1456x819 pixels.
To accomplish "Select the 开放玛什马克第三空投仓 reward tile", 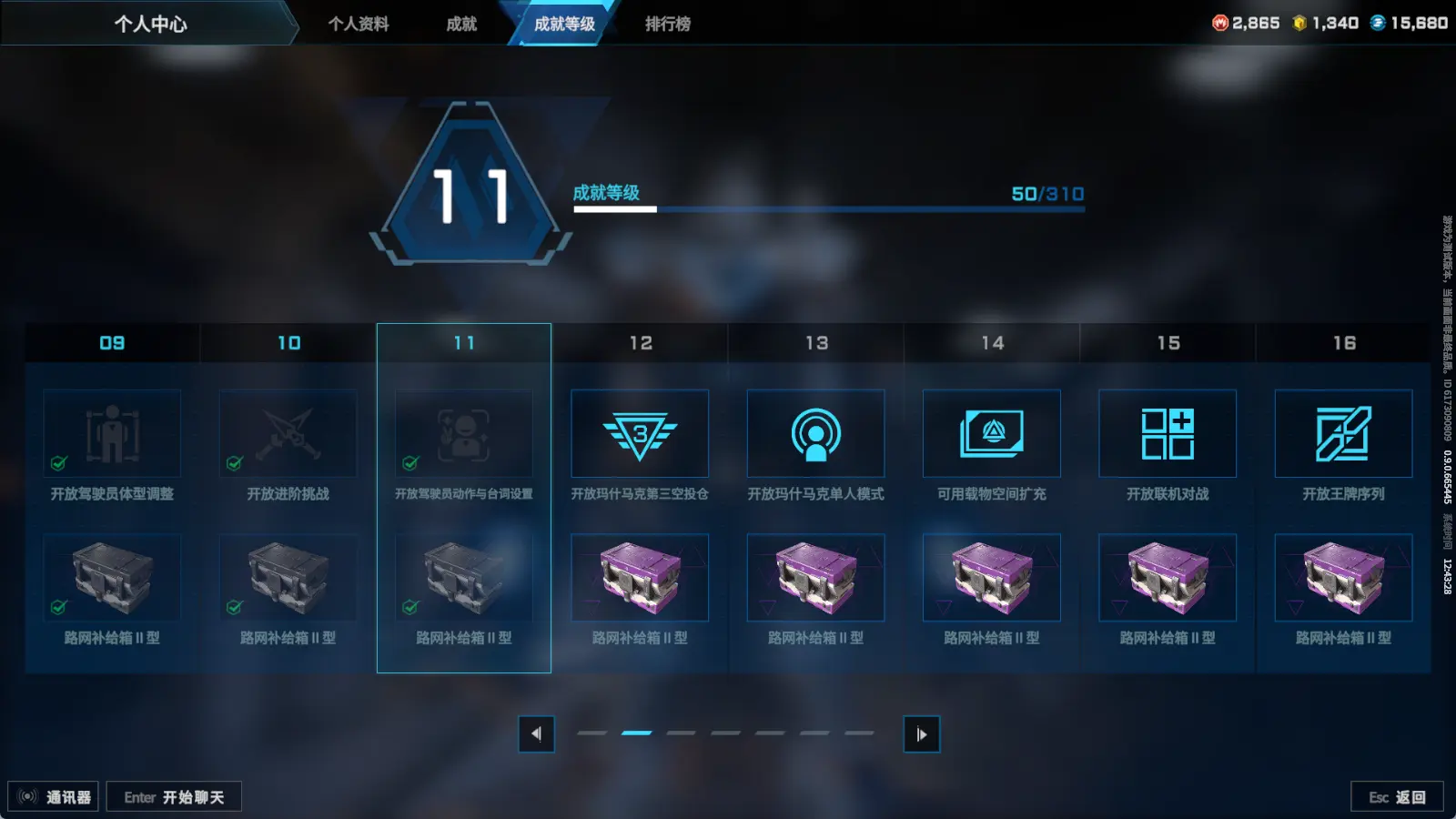I will pyautogui.click(x=640, y=434).
